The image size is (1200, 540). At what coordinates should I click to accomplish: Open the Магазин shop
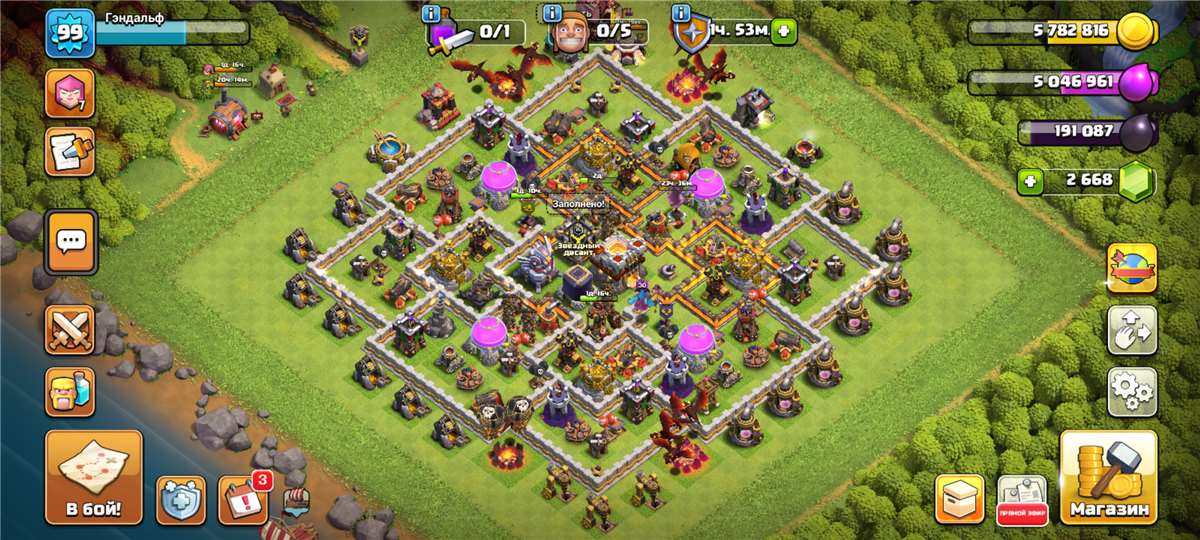1108,478
